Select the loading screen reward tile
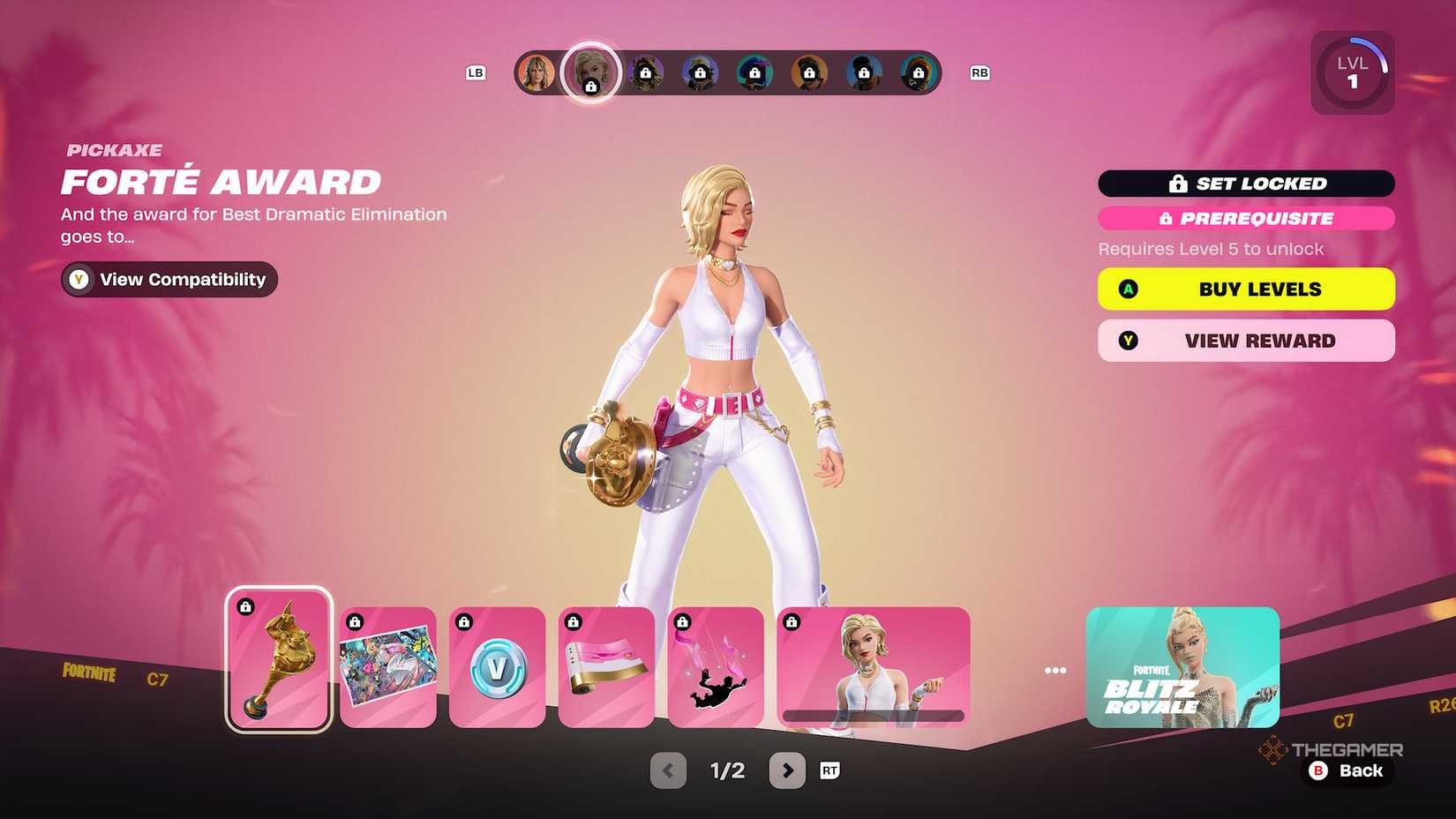Viewport: 1456px width, 819px height. [x=387, y=666]
